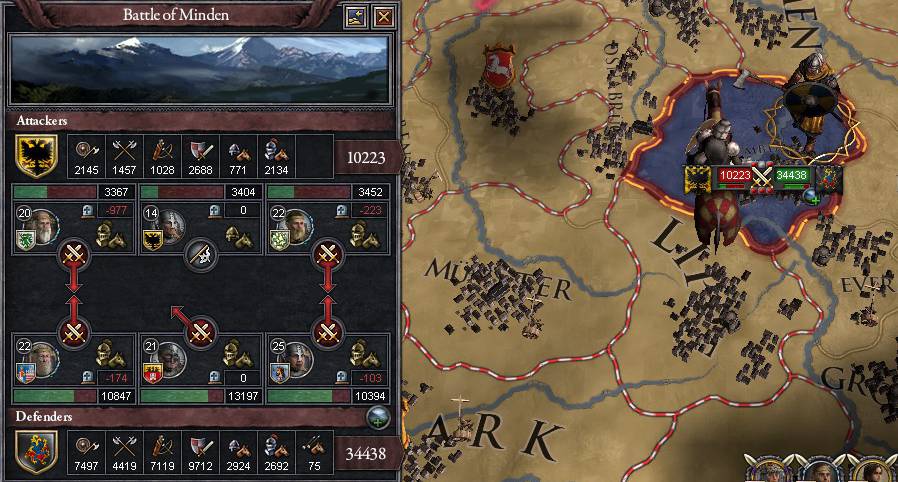Screen dimensions: 898x482
Task: Click the green globe button above defenders' total
Action: click(378, 418)
